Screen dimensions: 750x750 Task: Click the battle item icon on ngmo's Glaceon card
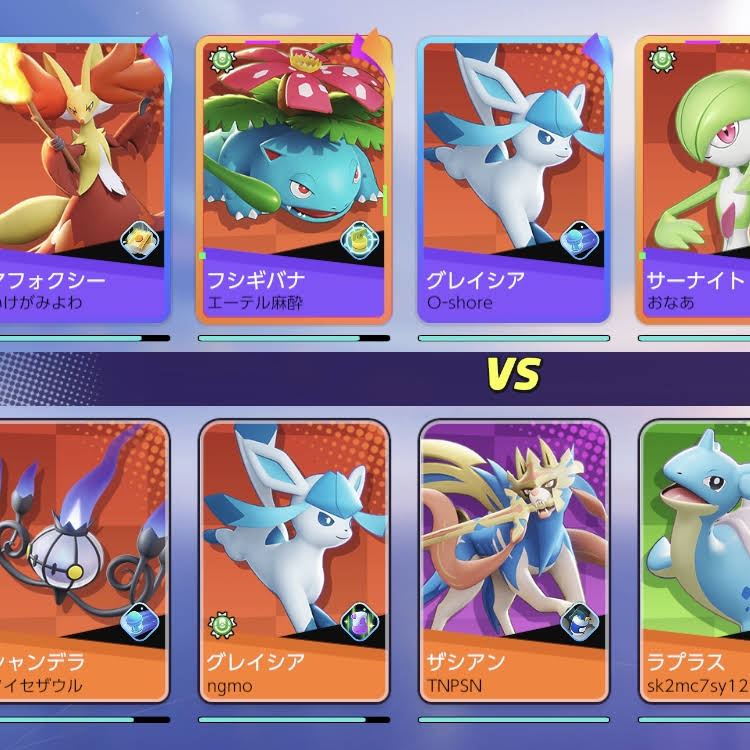tap(359, 622)
